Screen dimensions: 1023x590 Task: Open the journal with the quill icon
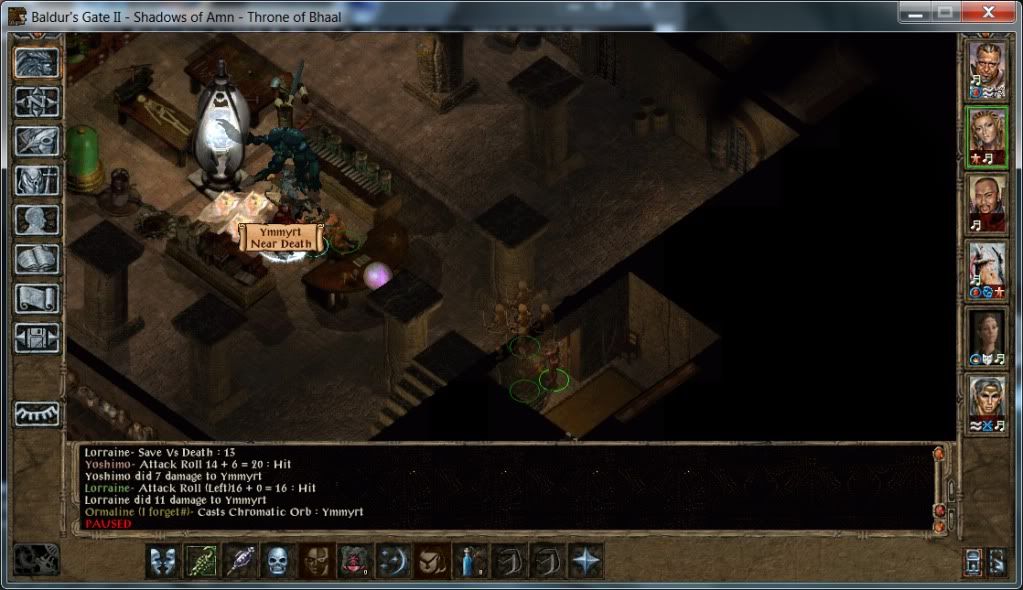[37, 140]
